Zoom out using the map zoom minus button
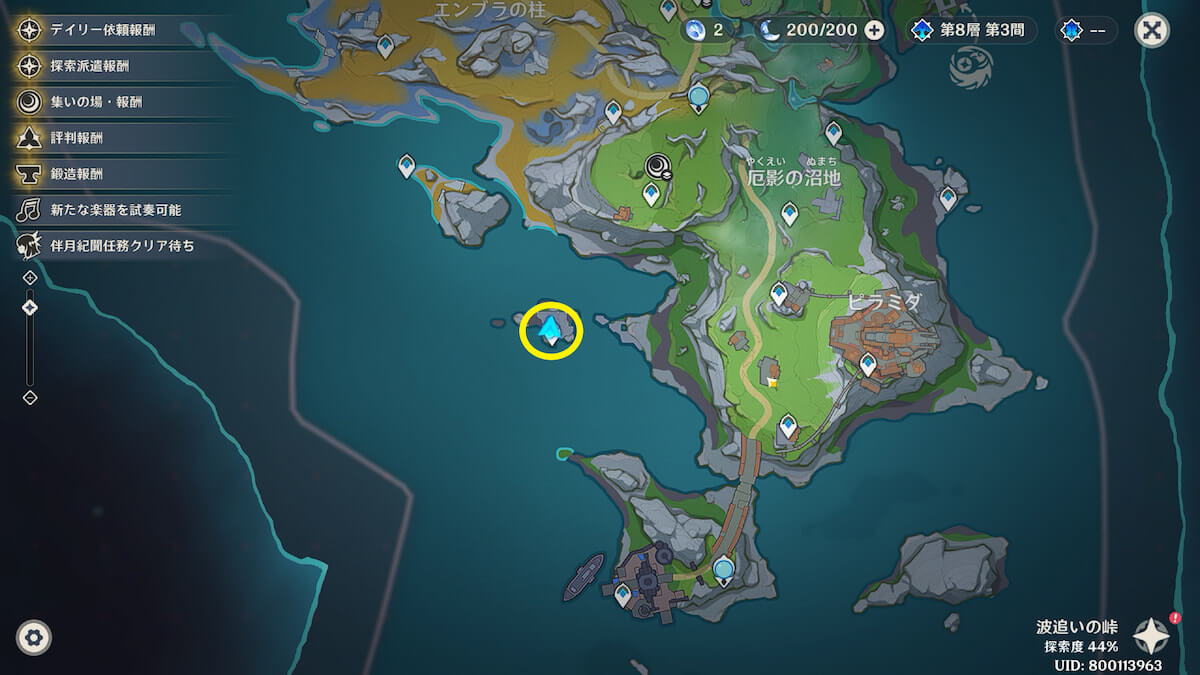The image size is (1200, 675). coord(30,397)
